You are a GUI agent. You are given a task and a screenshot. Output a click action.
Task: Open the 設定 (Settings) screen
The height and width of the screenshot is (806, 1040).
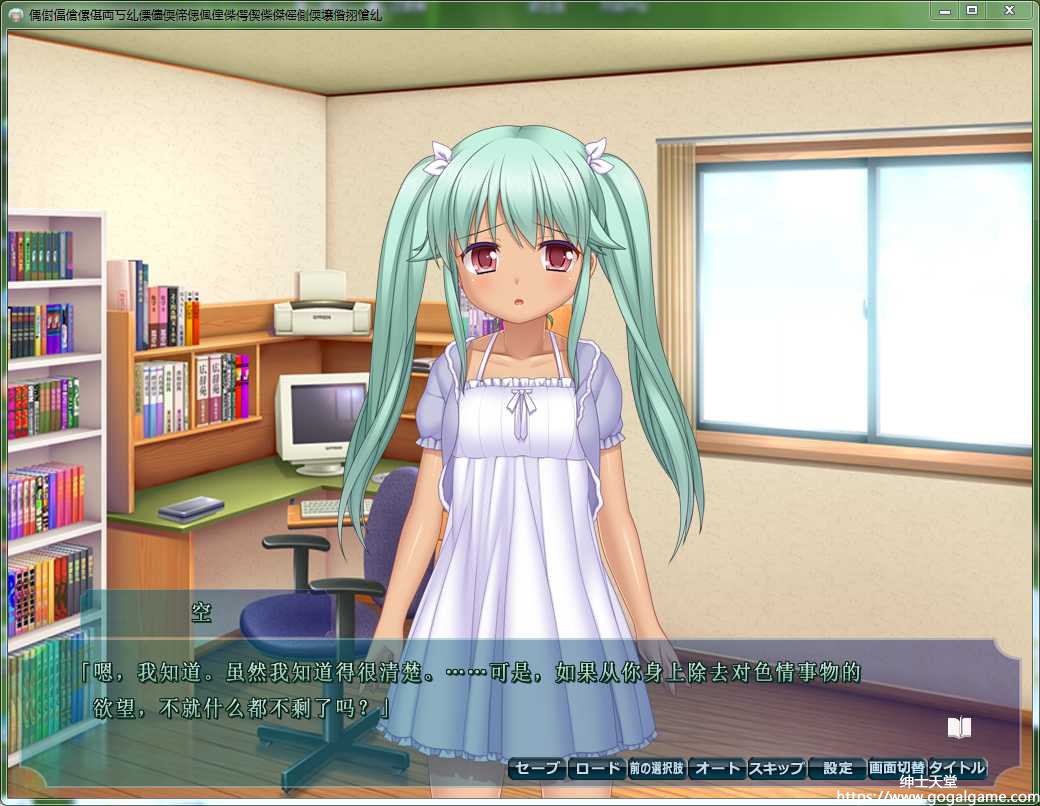point(837,768)
